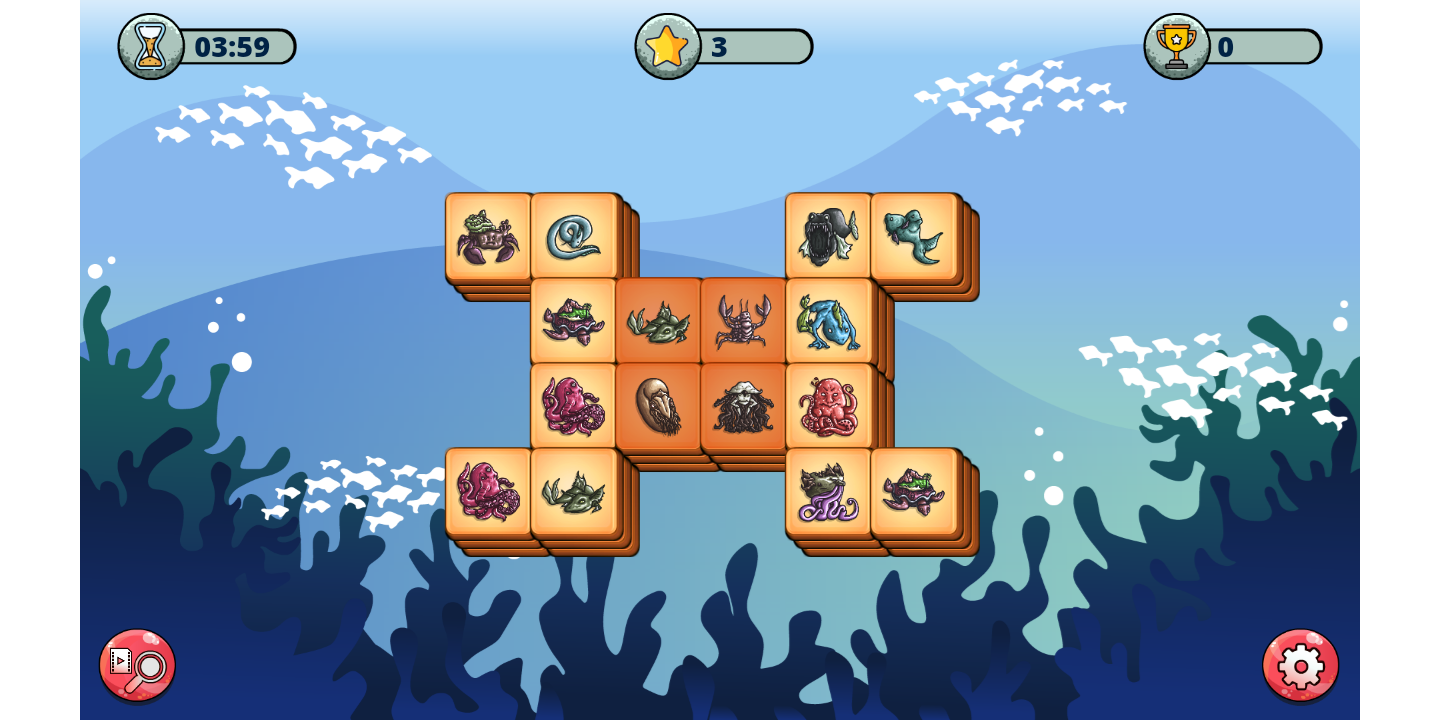Select the lobster tile in the center
This screenshot has width=1440, height=720.
point(745,320)
